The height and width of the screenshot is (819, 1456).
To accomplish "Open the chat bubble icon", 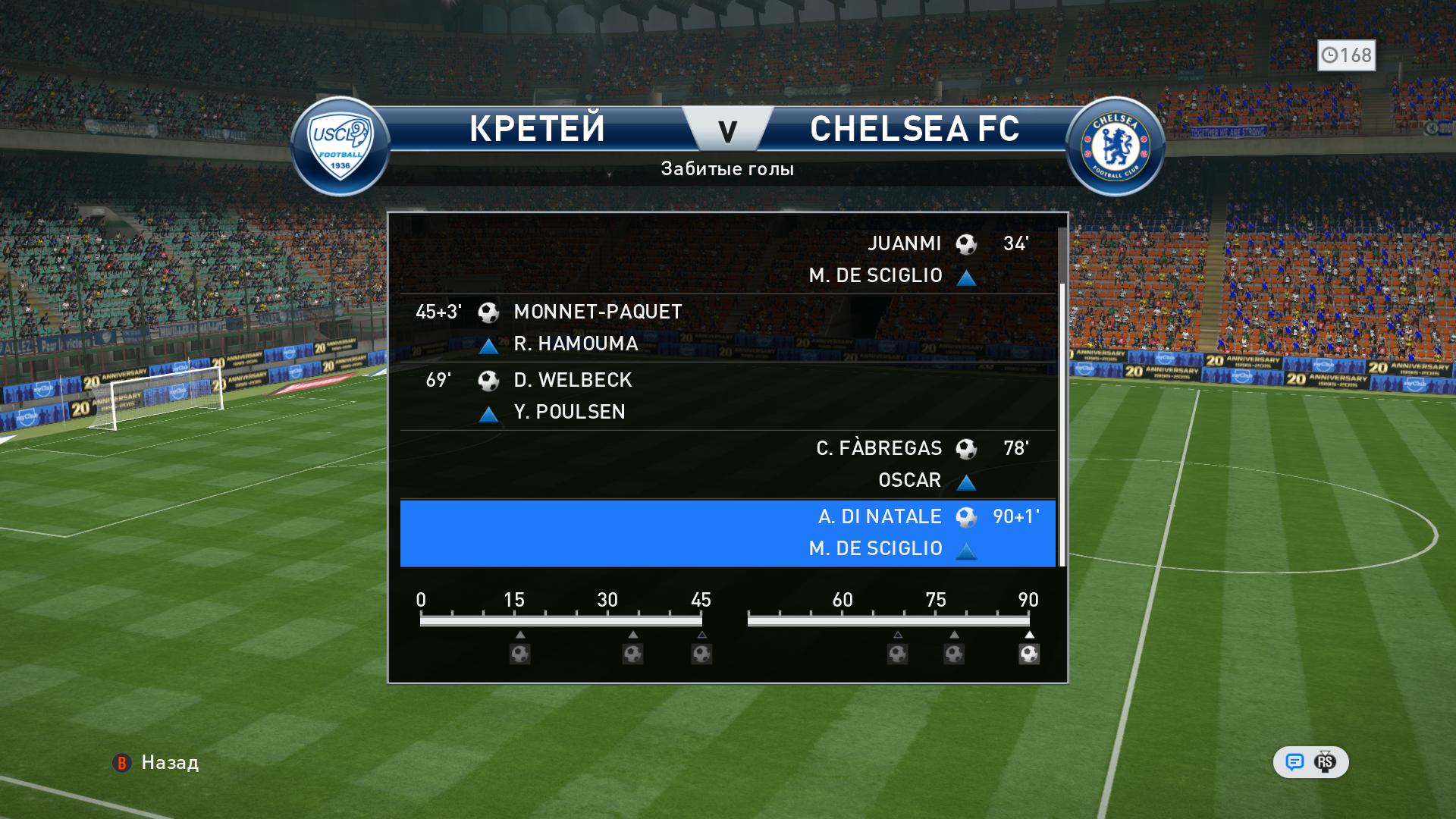I will [1294, 762].
